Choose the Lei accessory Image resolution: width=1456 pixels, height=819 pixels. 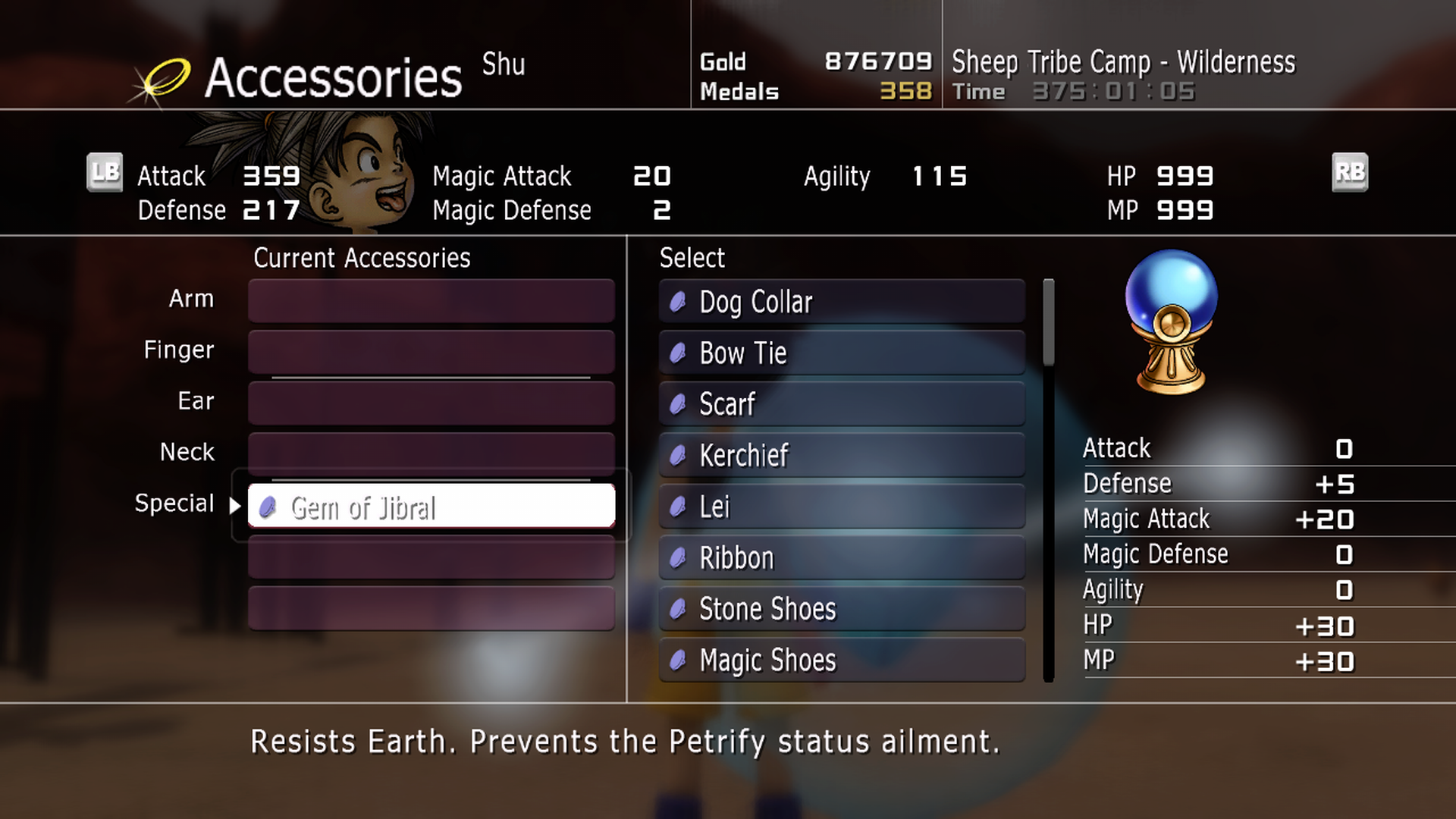[842, 507]
